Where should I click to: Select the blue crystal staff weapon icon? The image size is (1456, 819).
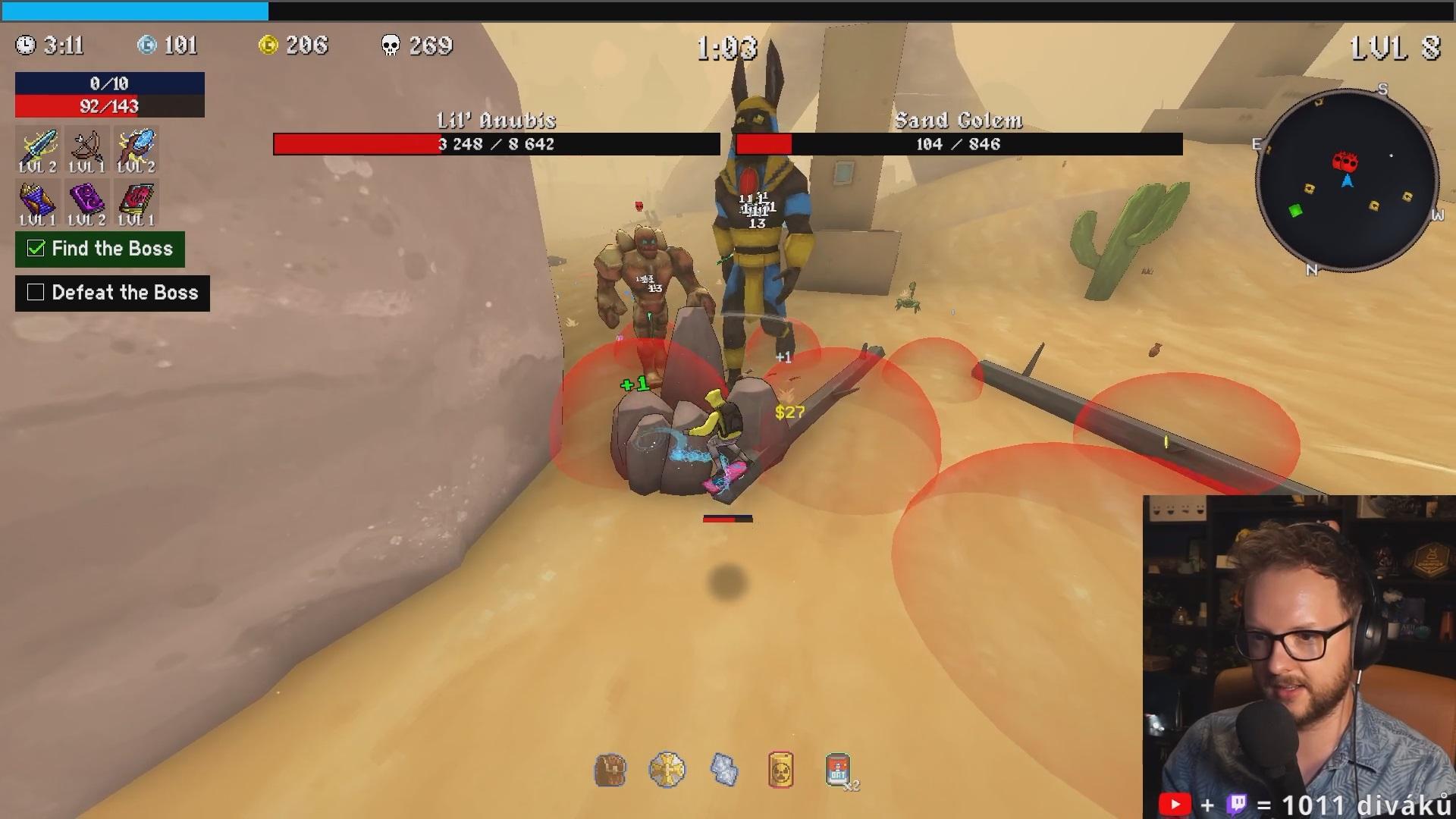pyautogui.click(x=136, y=146)
